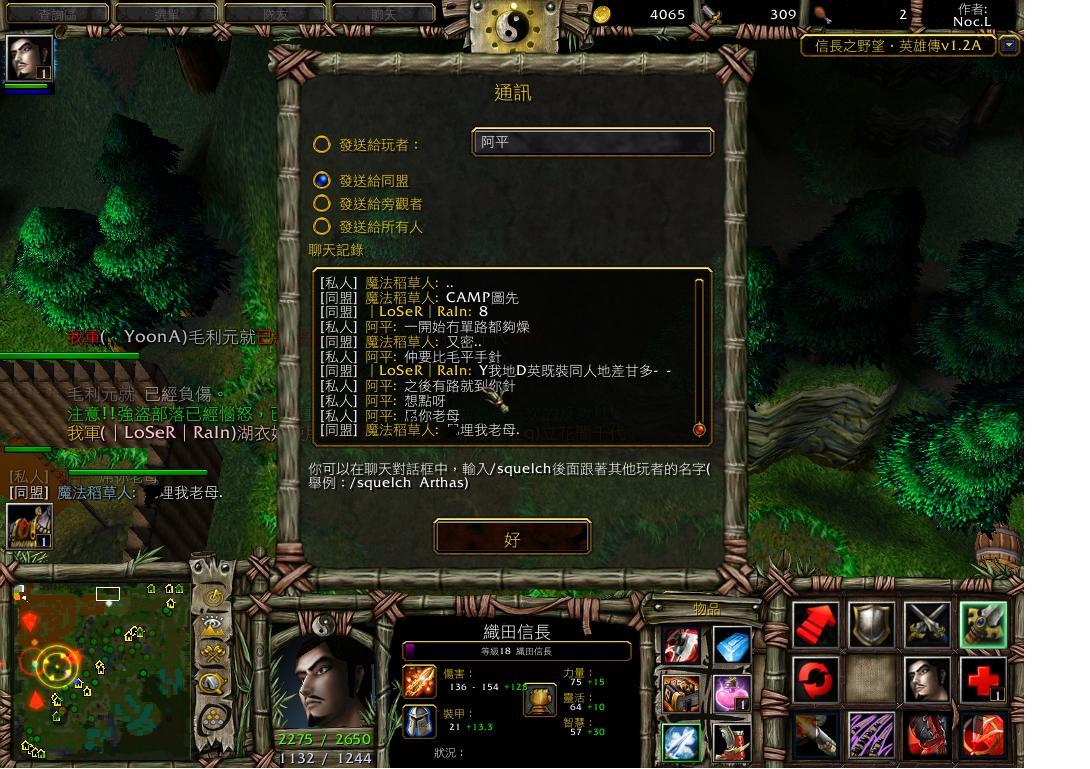The width and height of the screenshot is (1090, 769).
Task: Activate the purple claw slash ability
Action: pyautogui.click(x=871, y=735)
